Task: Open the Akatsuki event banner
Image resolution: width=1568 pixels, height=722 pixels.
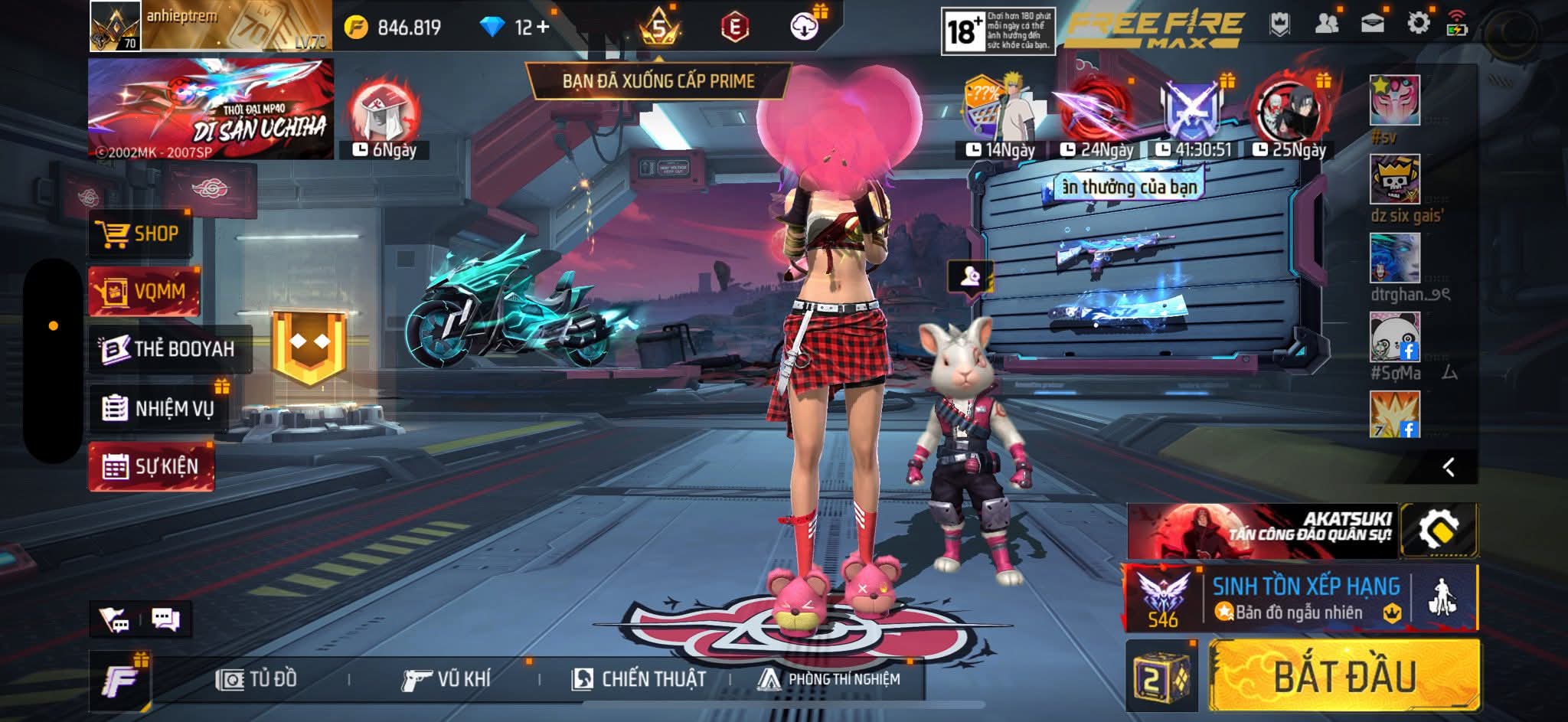Action: point(1262,531)
